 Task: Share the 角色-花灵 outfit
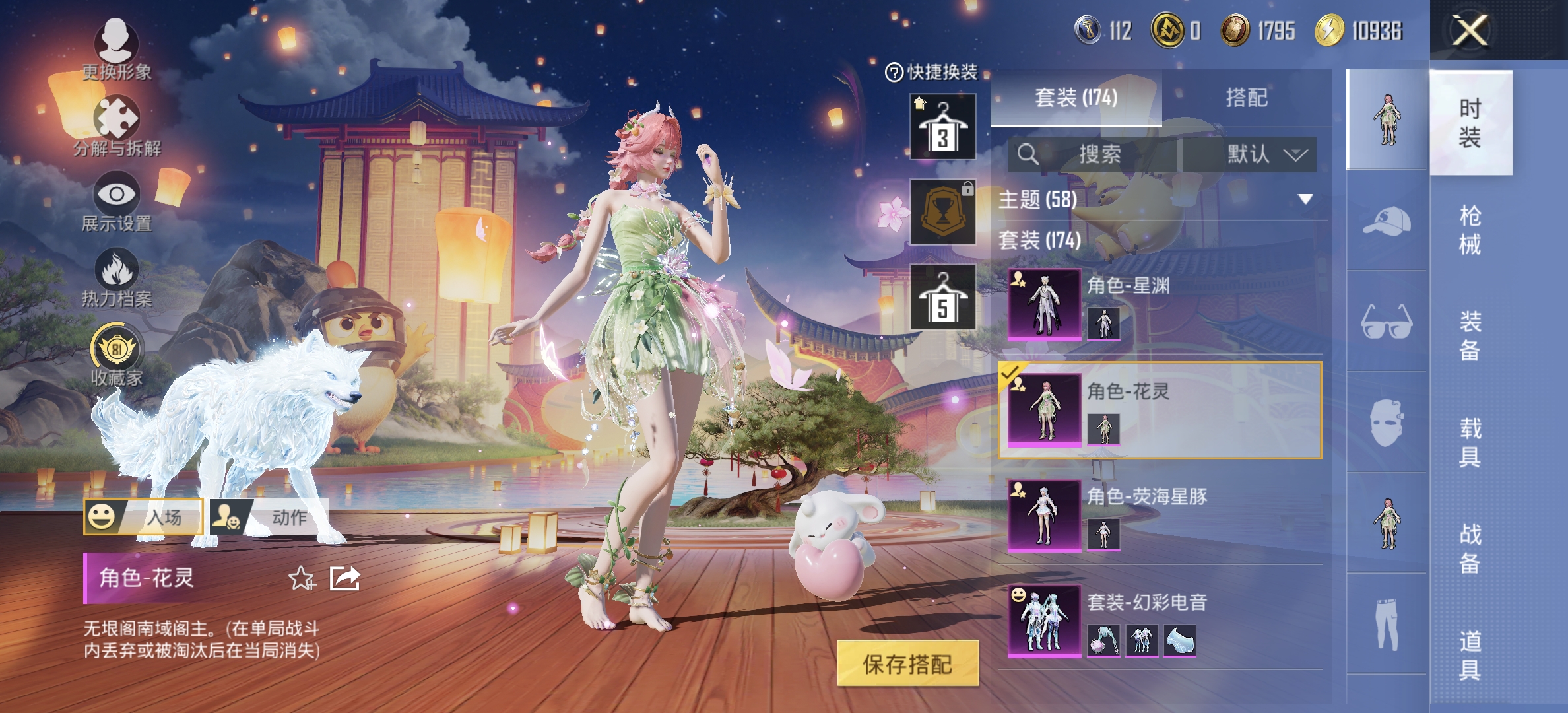pos(344,578)
